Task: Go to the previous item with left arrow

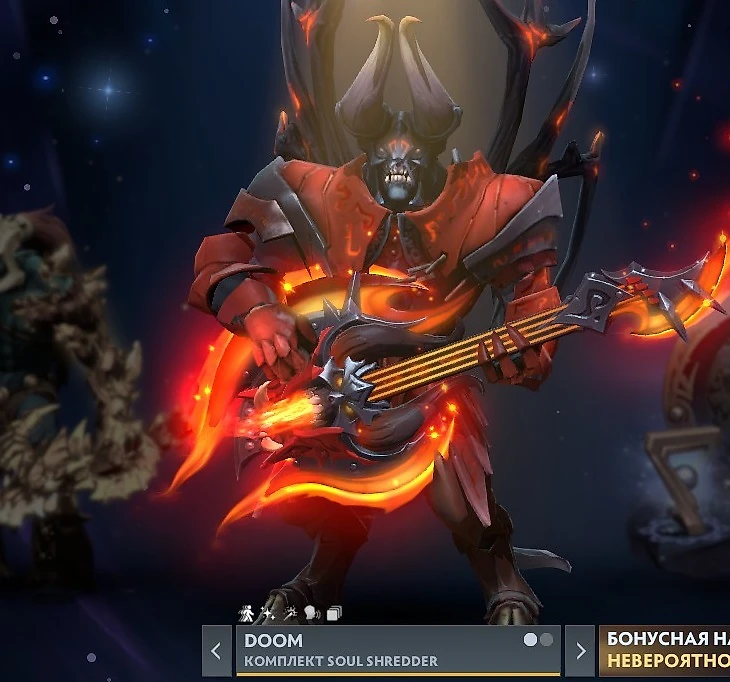Action: [x=217, y=651]
